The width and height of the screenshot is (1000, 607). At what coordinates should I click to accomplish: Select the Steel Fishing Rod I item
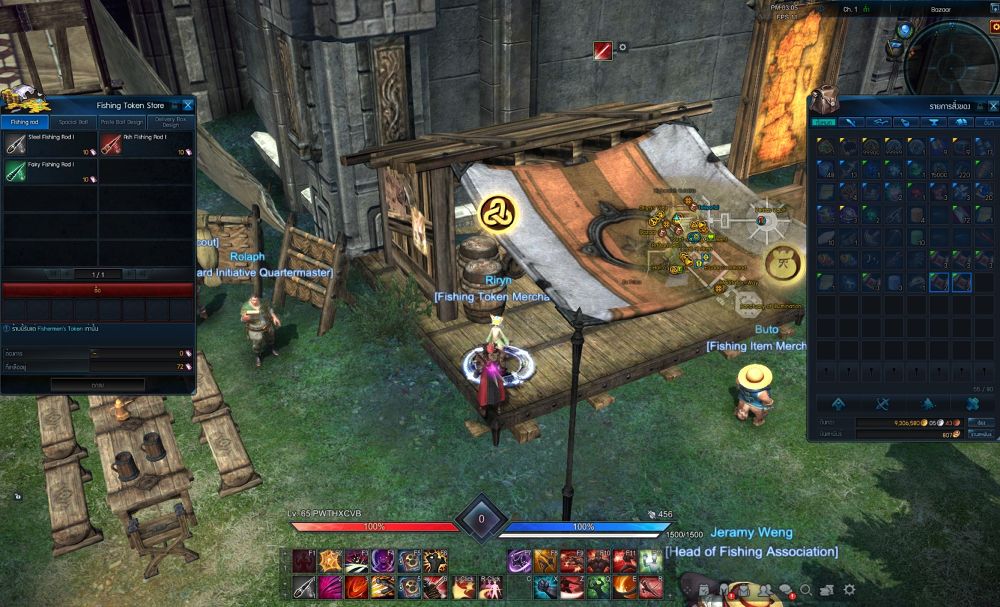(50, 144)
